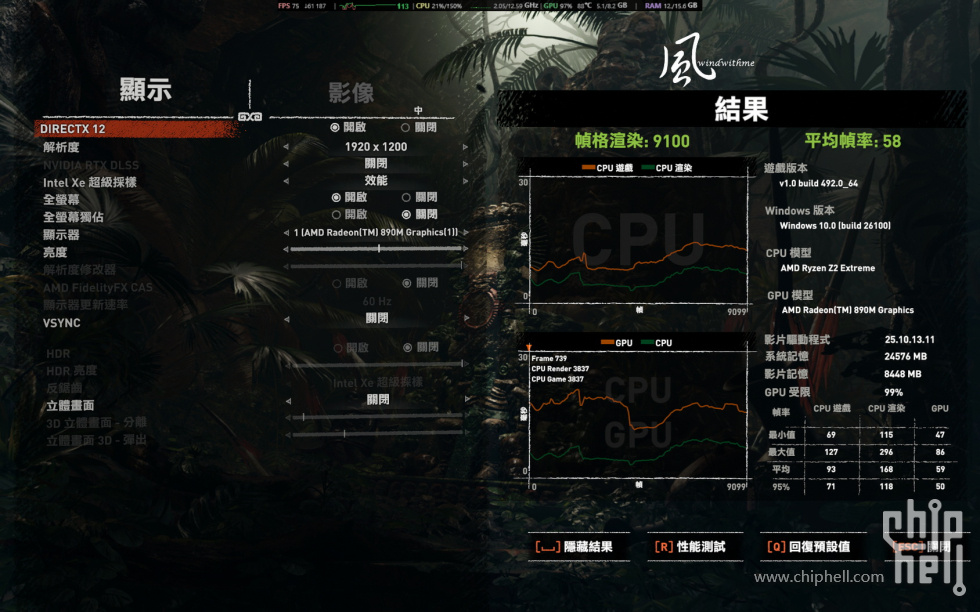Screen dimensions: 980x612
Task: Click the right arrow beside 1920 x 1200
Action: click(x=465, y=147)
